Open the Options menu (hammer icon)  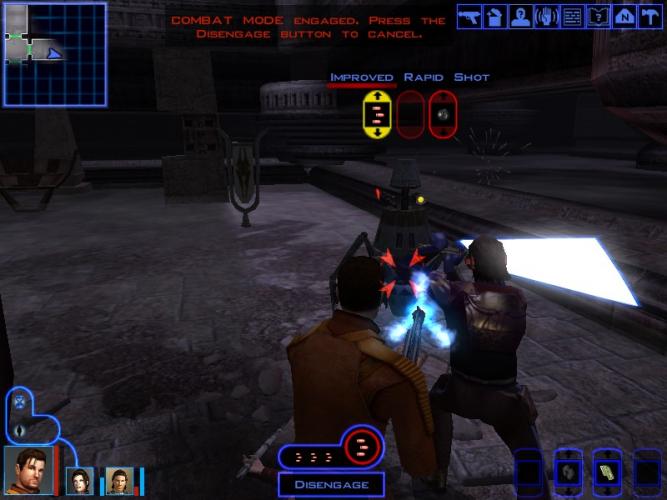[650, 15]
